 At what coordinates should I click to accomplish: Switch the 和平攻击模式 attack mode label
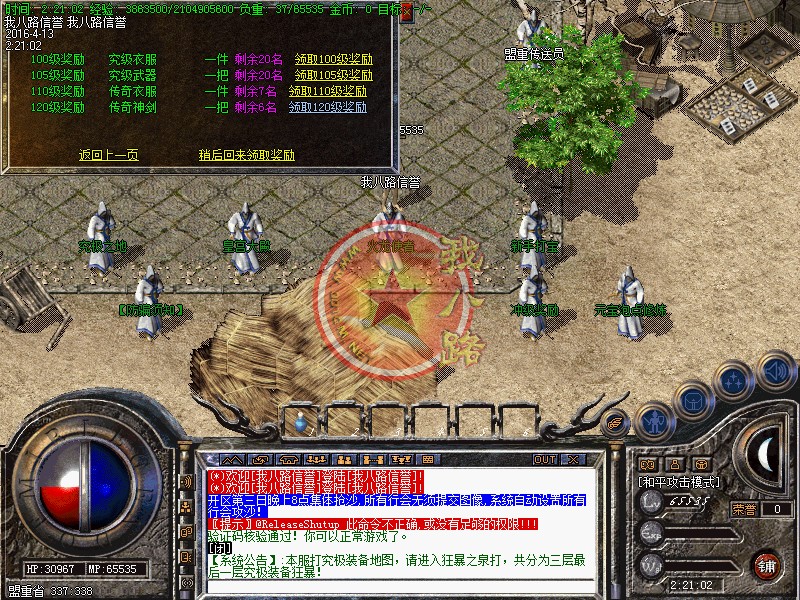click(679, 481)
